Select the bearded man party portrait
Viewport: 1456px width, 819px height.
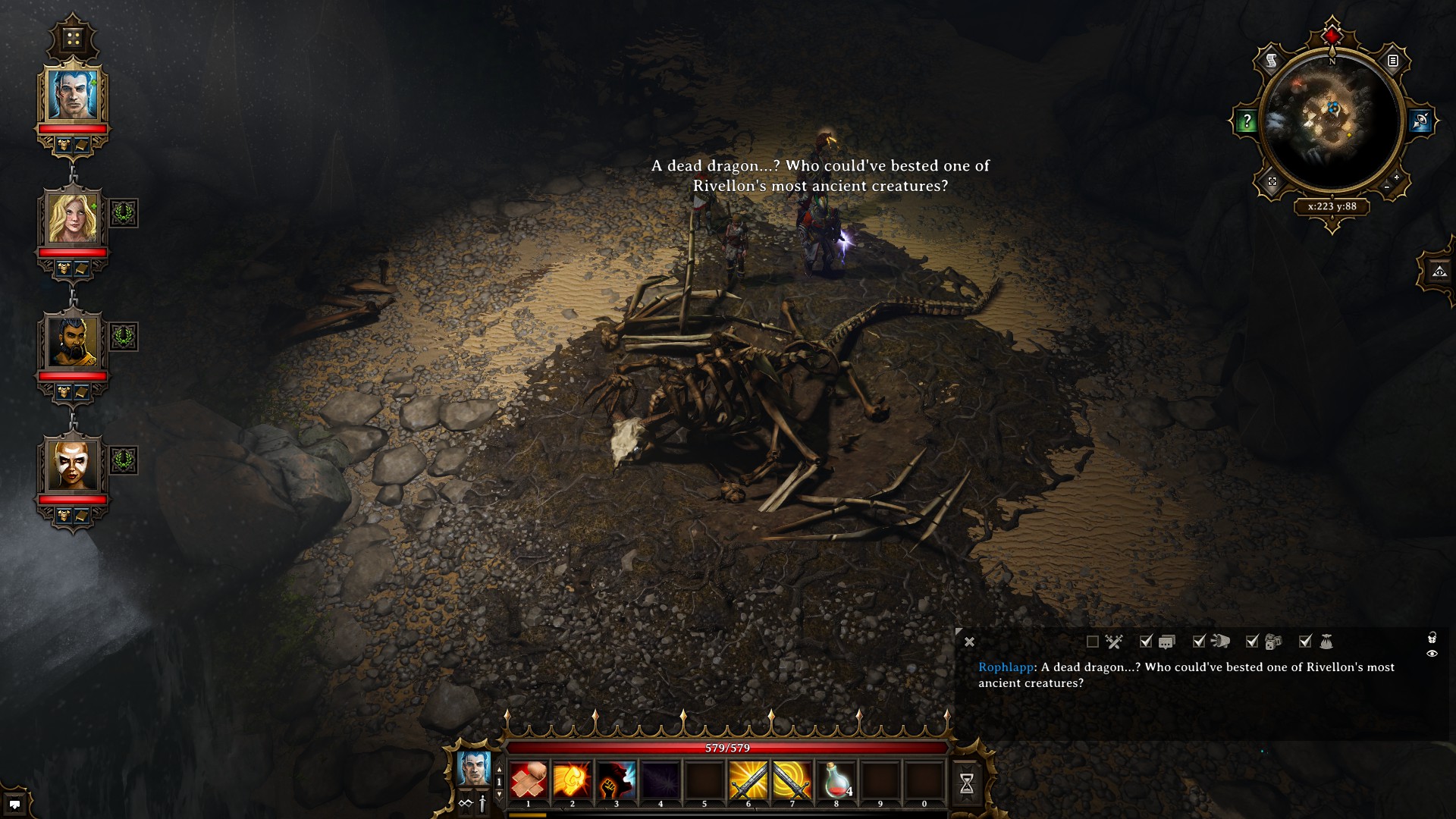73,342
